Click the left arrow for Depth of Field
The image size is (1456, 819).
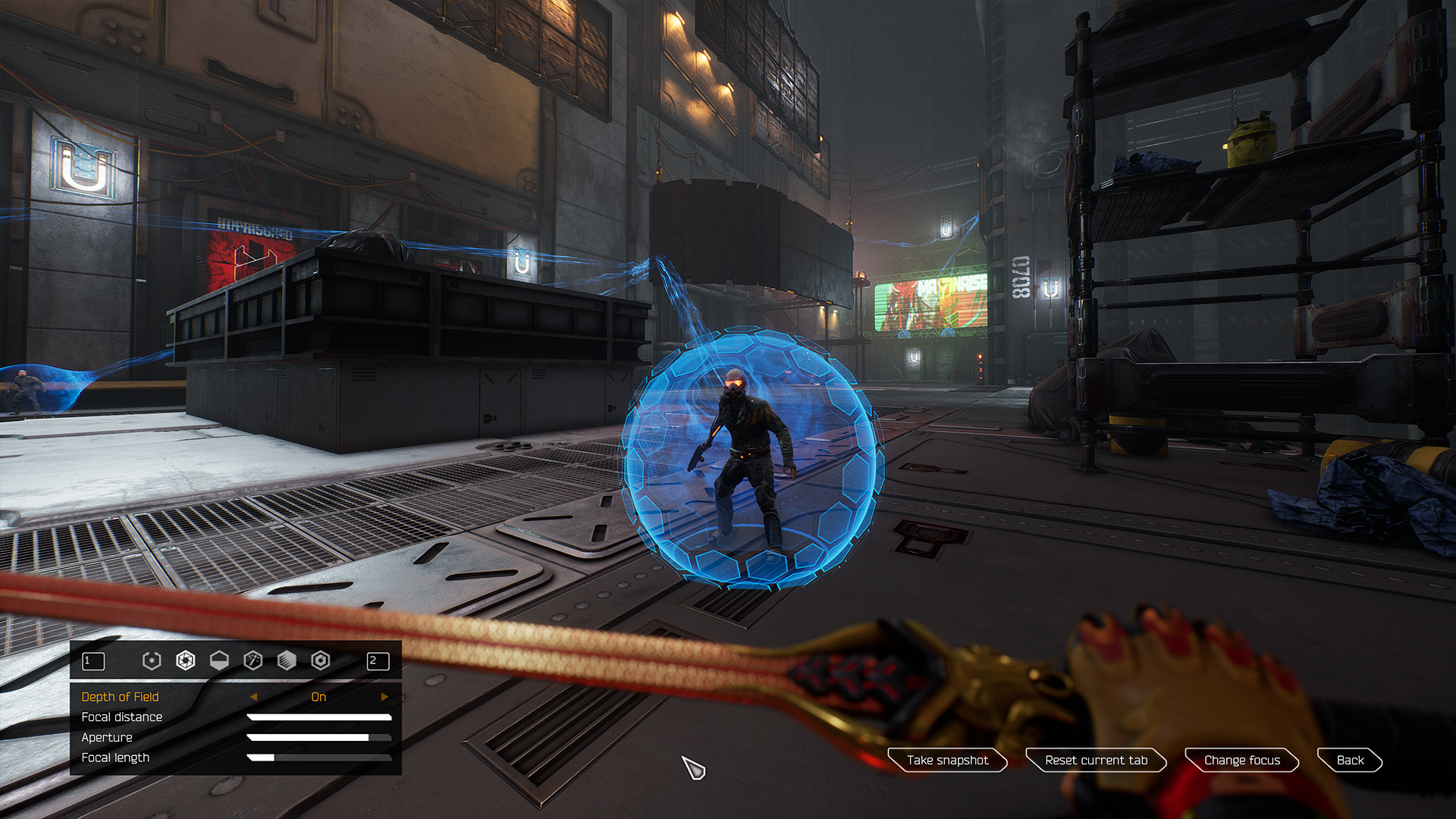point(253,697)
